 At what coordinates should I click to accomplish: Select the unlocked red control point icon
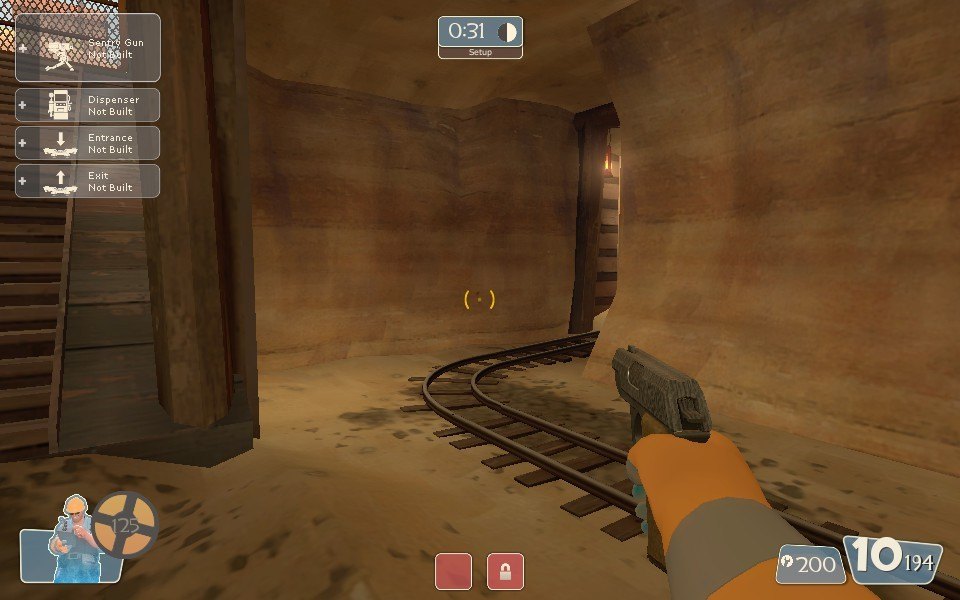pyautogui.click(x=453, y=571)
